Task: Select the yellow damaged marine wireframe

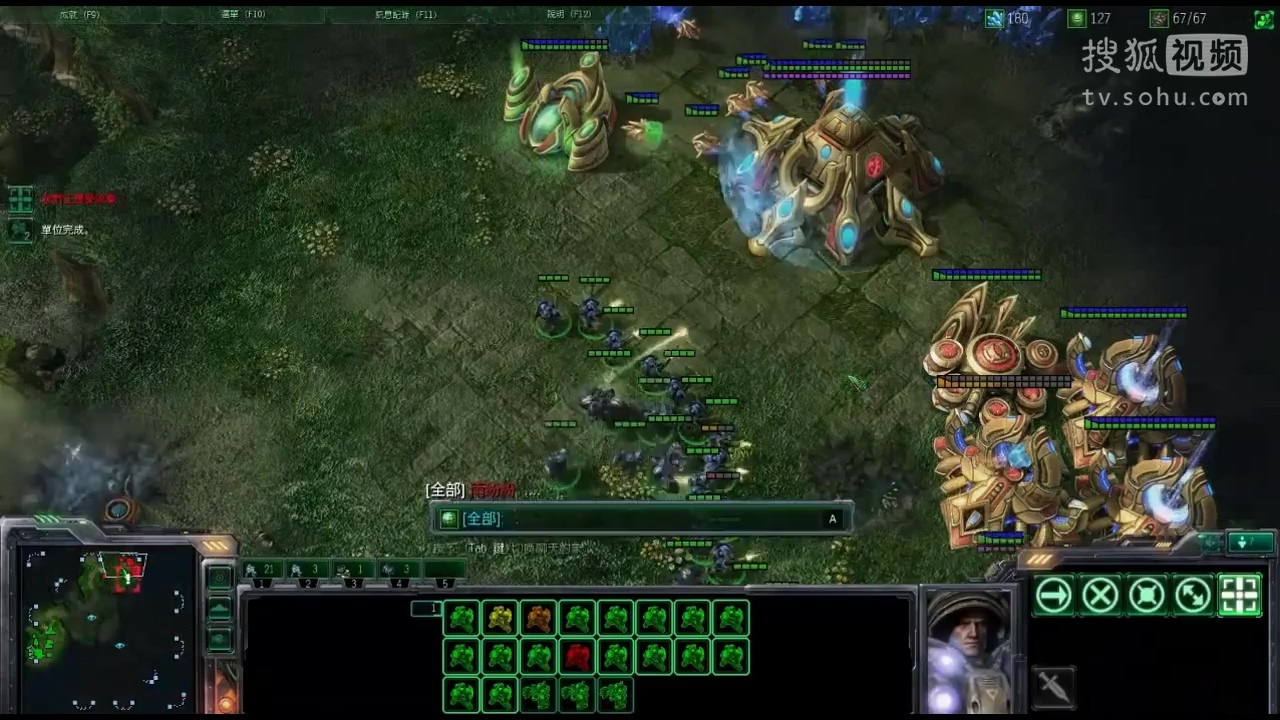Action: [x=500, y=619]
